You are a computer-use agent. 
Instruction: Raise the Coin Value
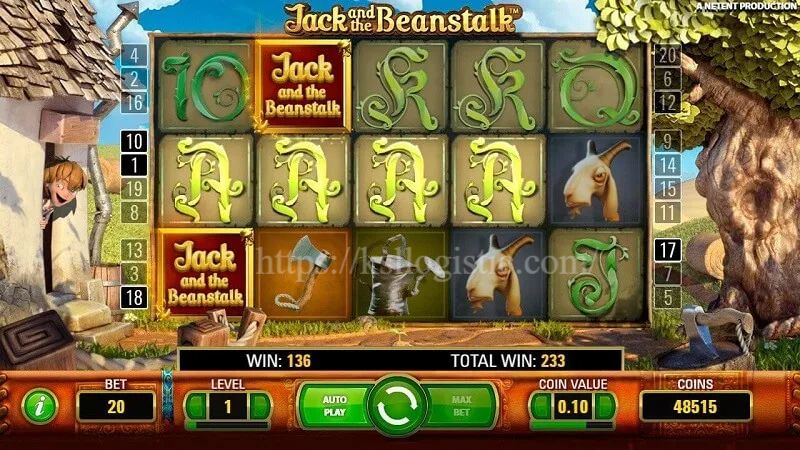(x=608, y=406)
